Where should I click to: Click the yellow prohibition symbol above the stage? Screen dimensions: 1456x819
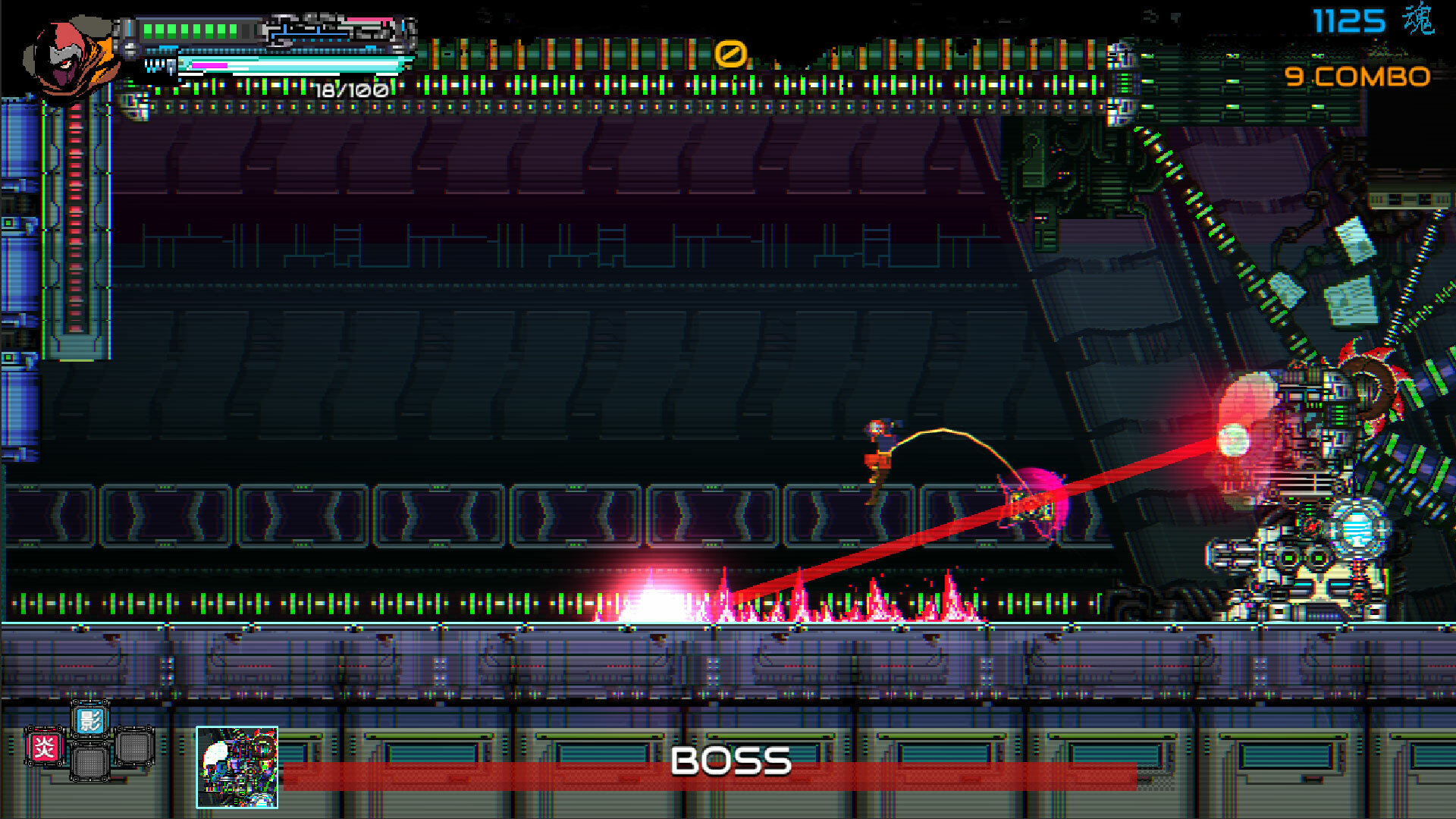tap(730, 55)
